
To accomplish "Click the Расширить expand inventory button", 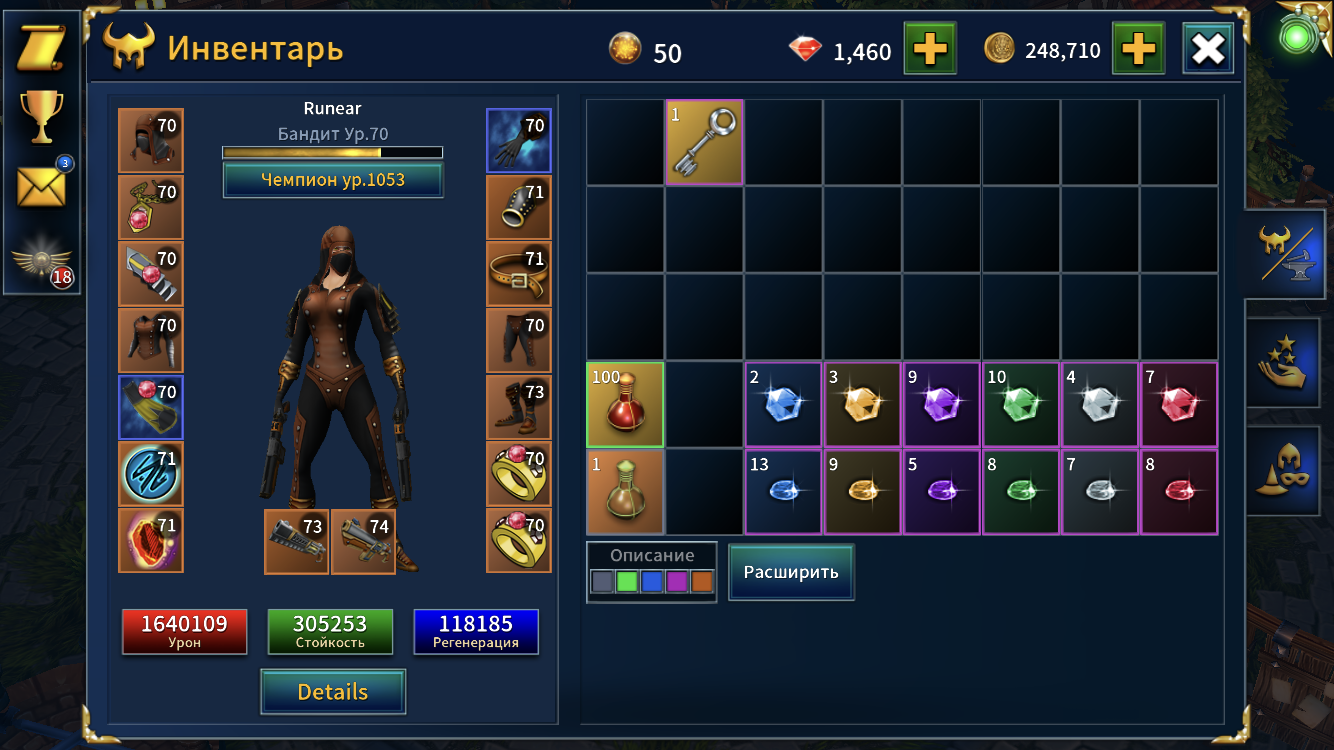I will coord(791,572).
